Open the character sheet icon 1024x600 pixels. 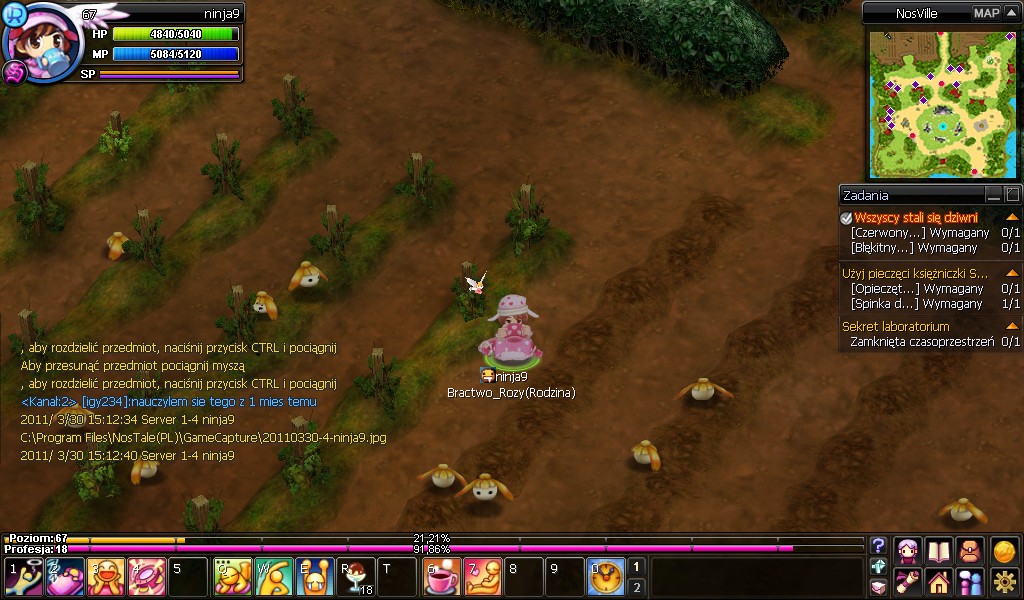click(x=908, y=550)
